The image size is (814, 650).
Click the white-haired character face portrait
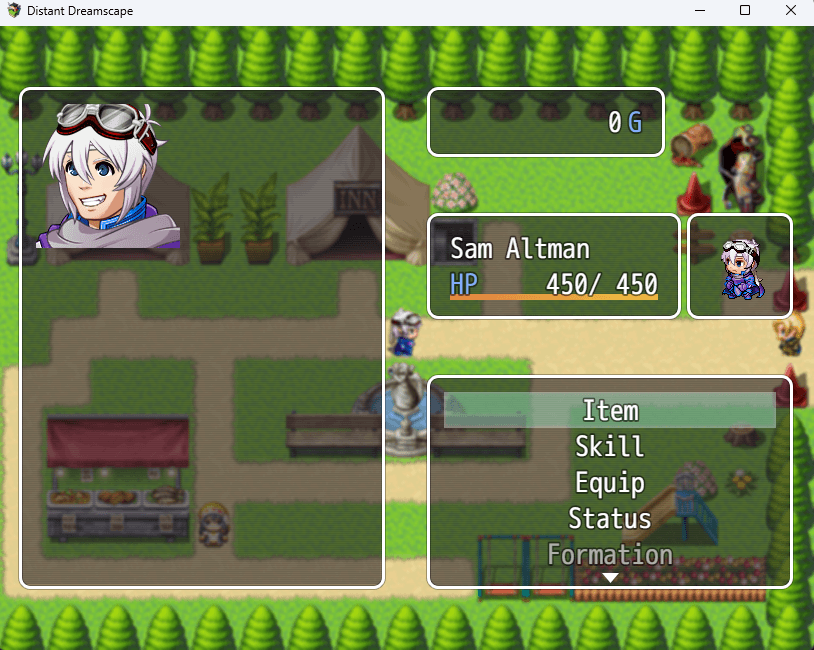click(x=109, y=176)
